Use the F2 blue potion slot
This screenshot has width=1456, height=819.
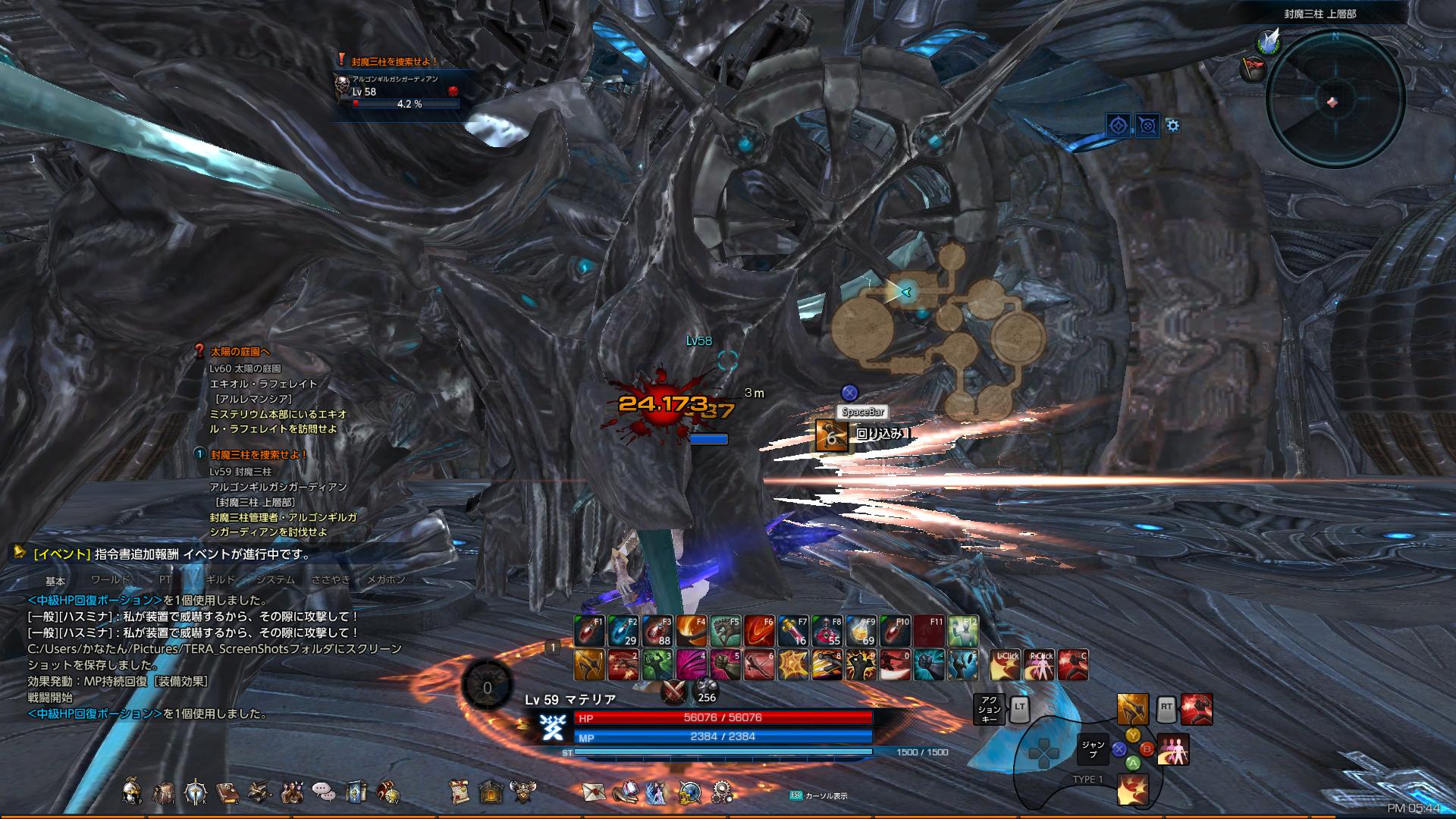click(623, 631)
